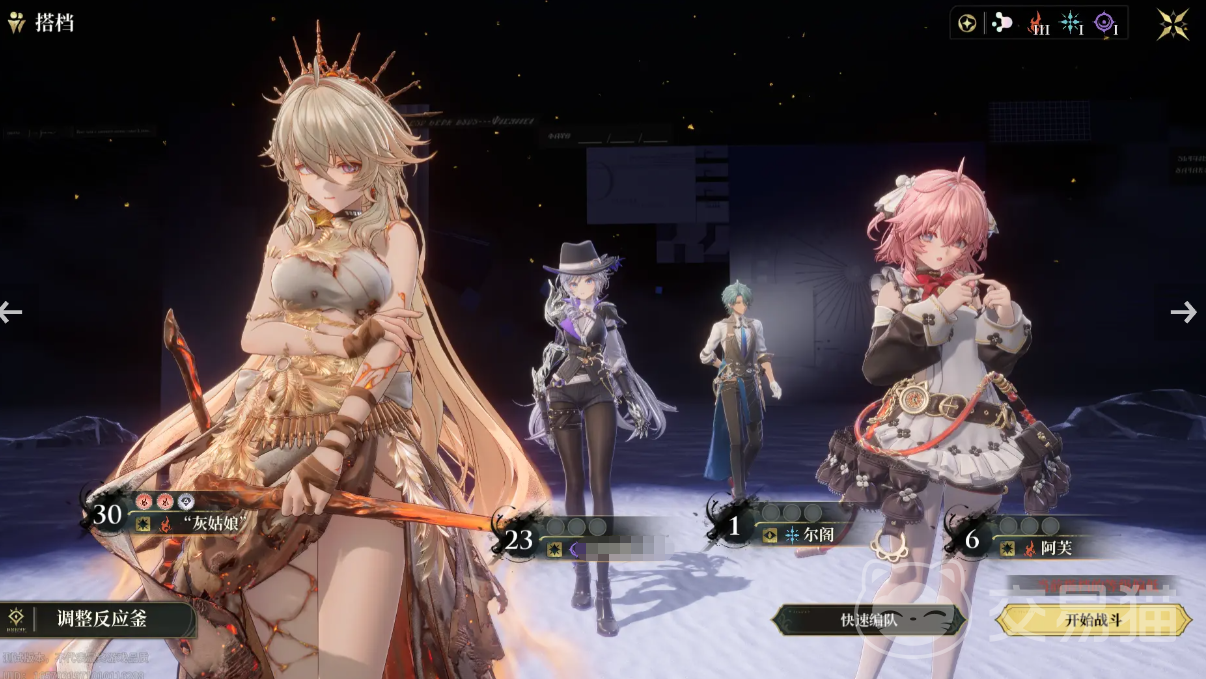Click the 搭档 partner screen title icon

coord(17,23)
